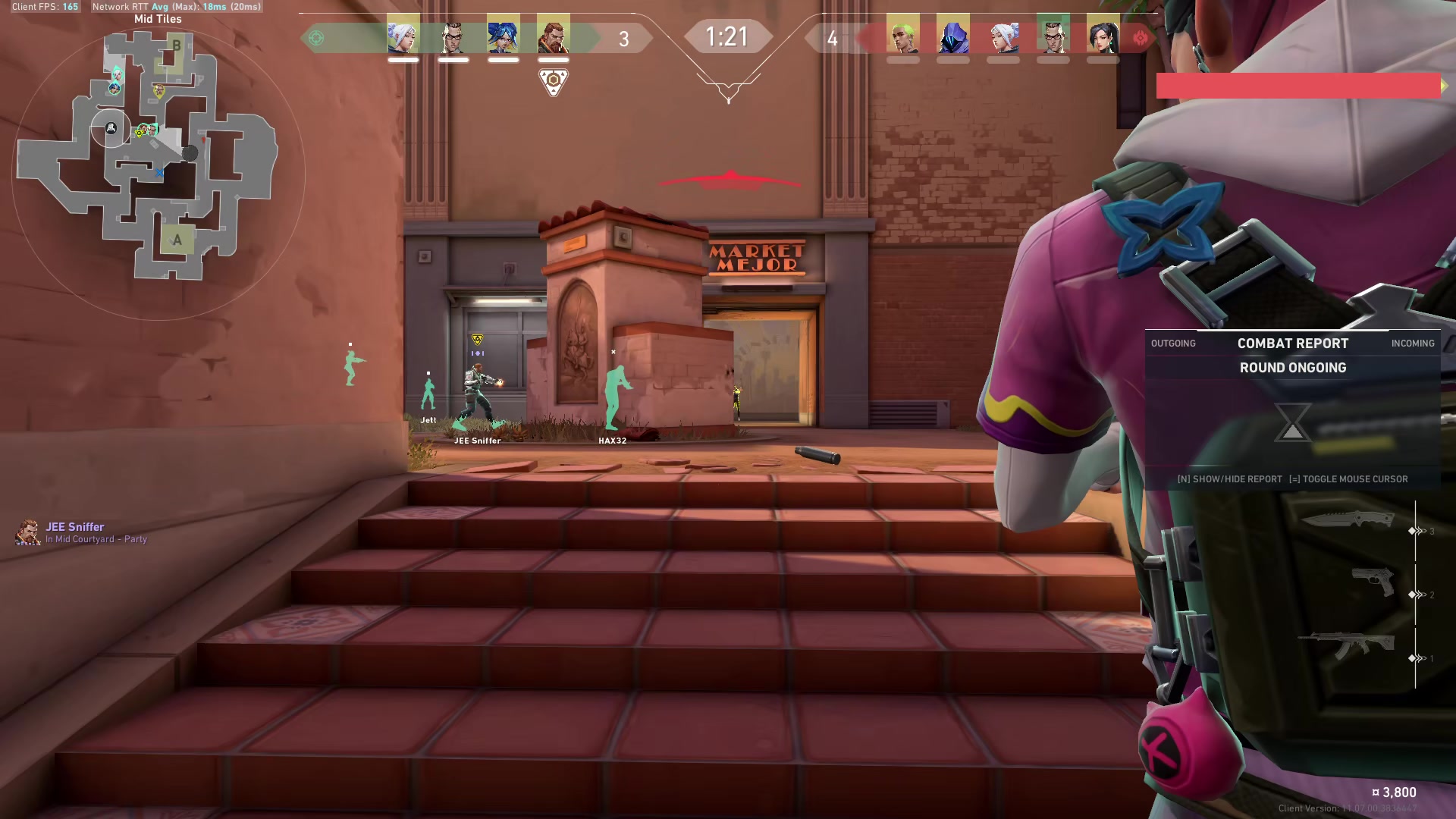Image resolution: width=1456 pixels, height=819 pixels.
Task: Select the pistol sidearm slot
Action: (1373, 582)
